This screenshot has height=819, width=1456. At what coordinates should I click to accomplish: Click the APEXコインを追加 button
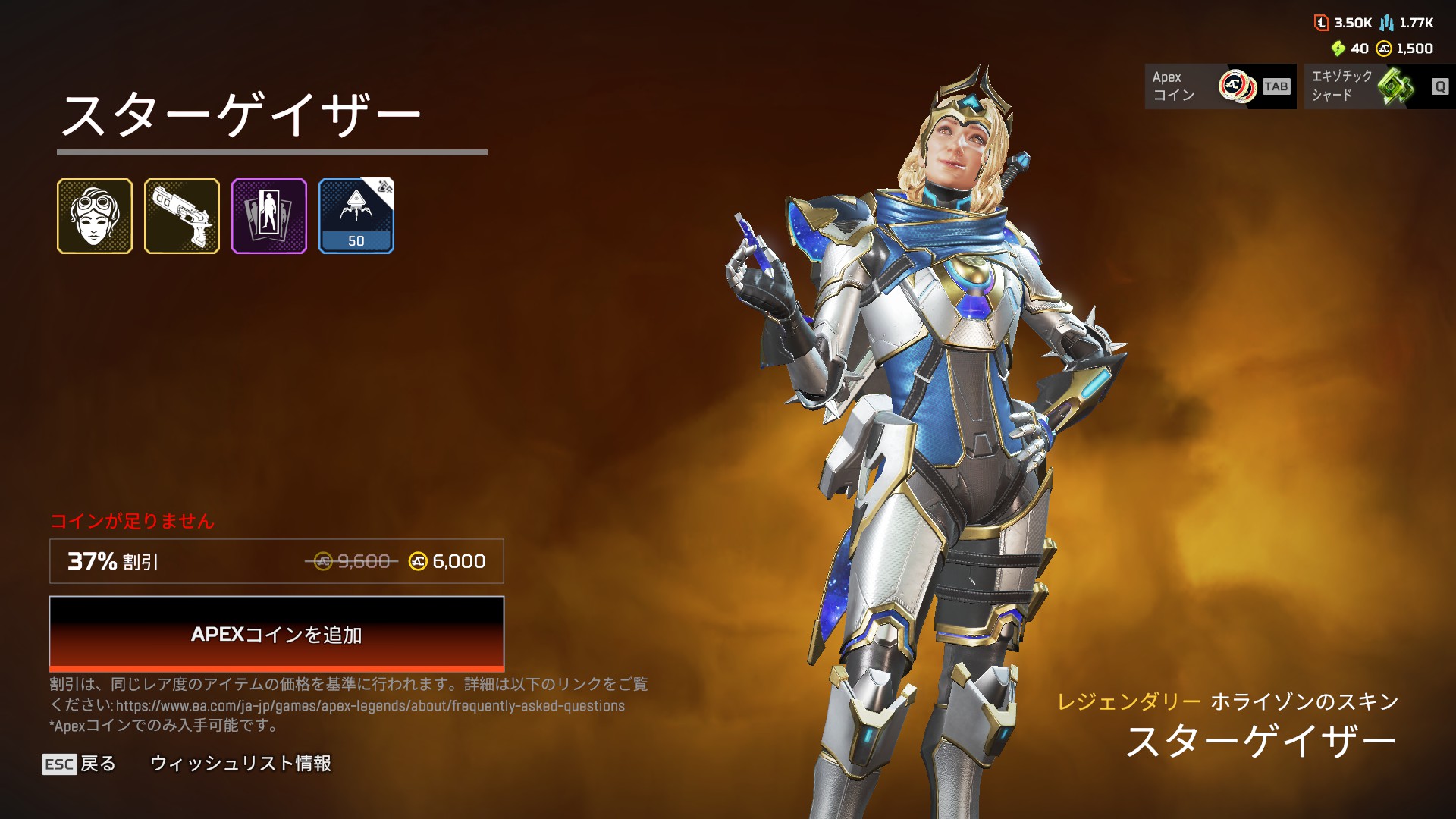pos(276,634)
